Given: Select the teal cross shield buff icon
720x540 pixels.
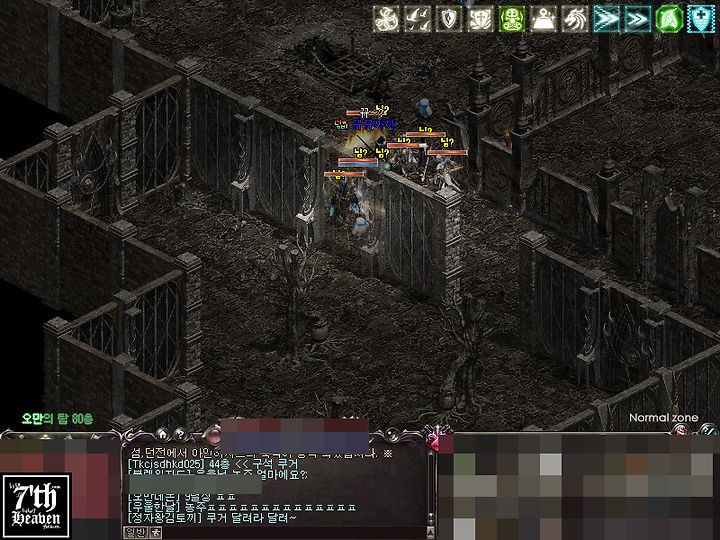Looking at the screenshot, I should point(702,19).
